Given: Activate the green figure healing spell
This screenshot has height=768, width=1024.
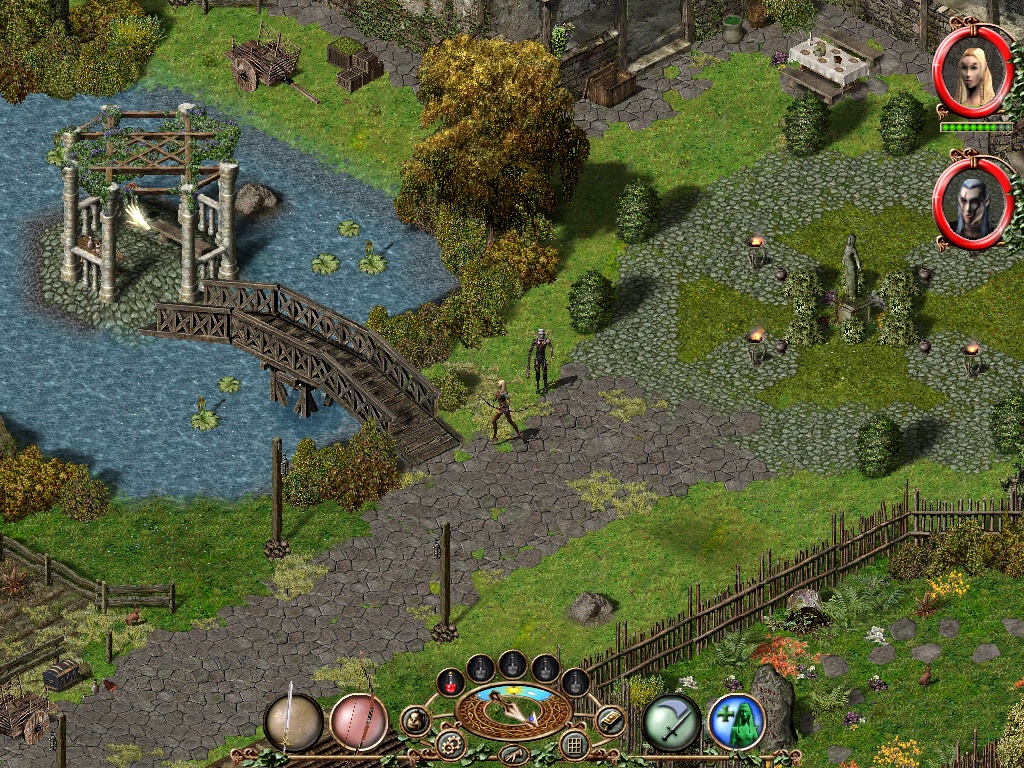Looking at the screenshot, I should [x=736, y=722].
